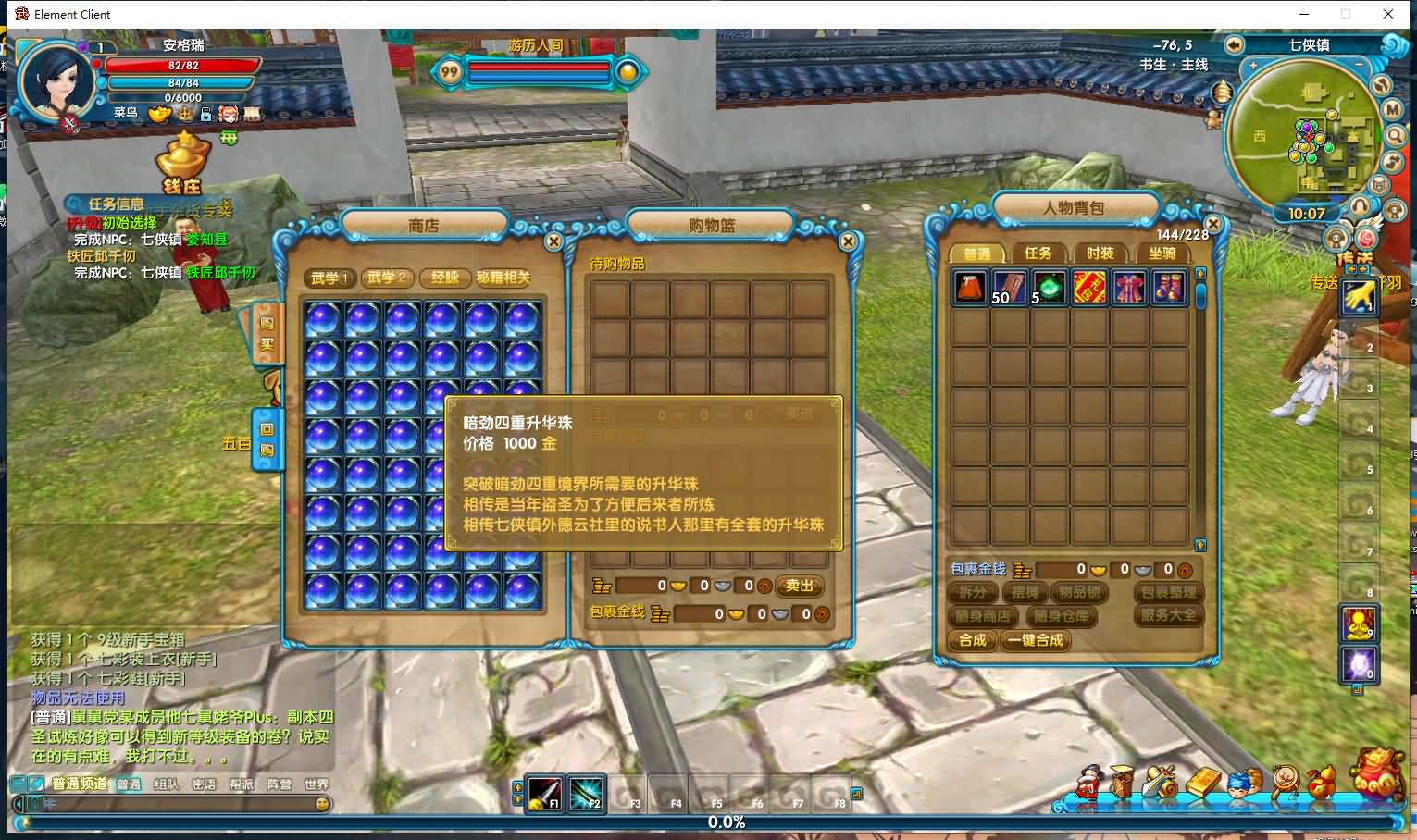
Task: Open the gourd icon in the bottom-right toolbar
Action: pyautogui.click(x=1320, y=784)
